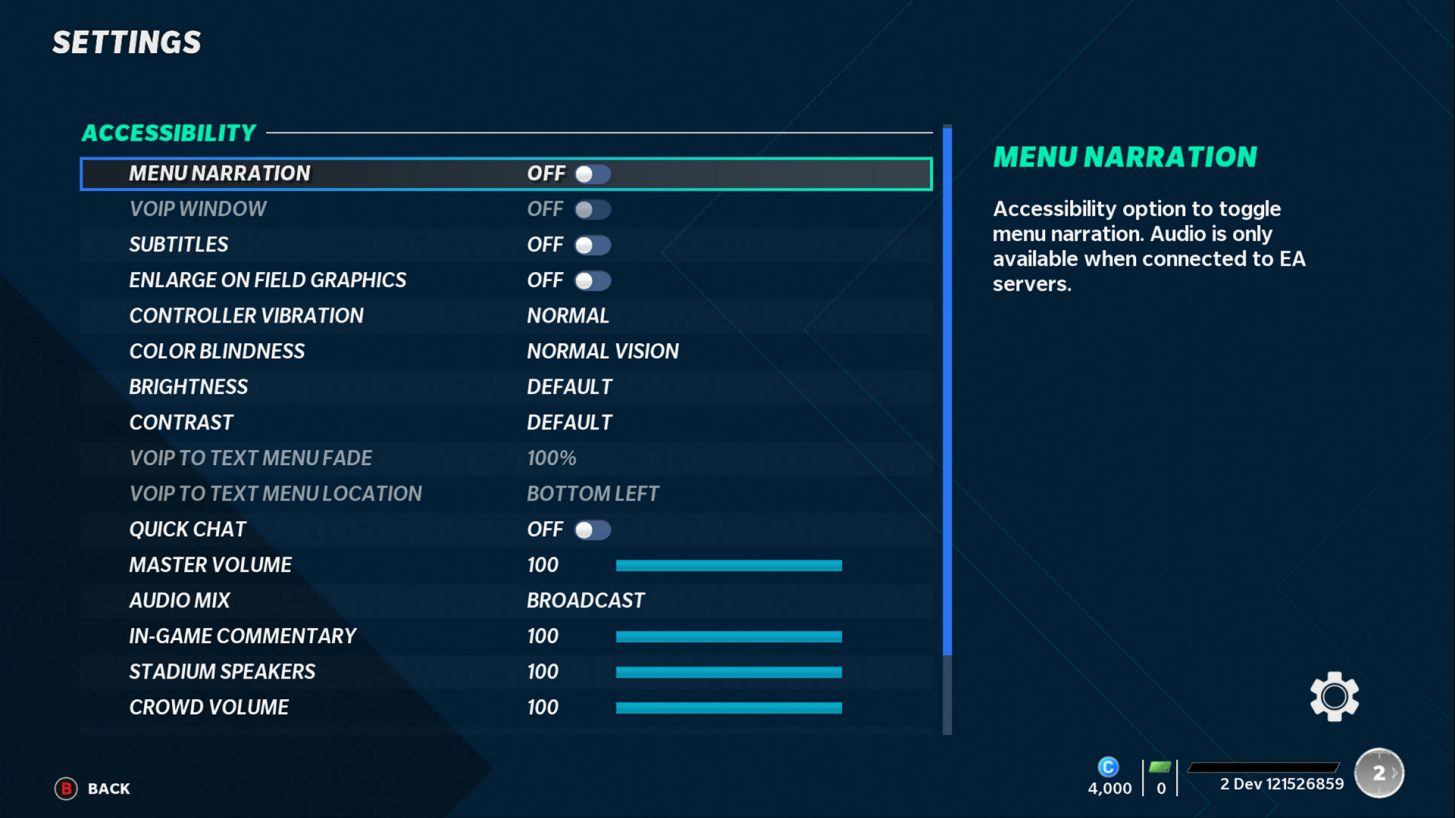Click the blue coins currency icon
The image size is (1455, 818).
[x=1108, y=766]
